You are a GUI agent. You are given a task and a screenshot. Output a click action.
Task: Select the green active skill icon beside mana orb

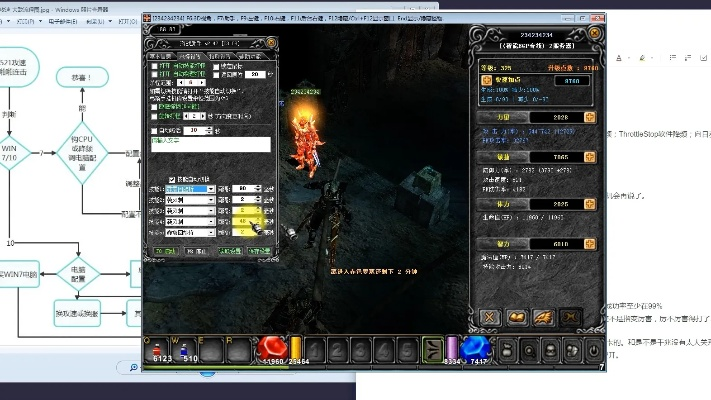point(429,348)
